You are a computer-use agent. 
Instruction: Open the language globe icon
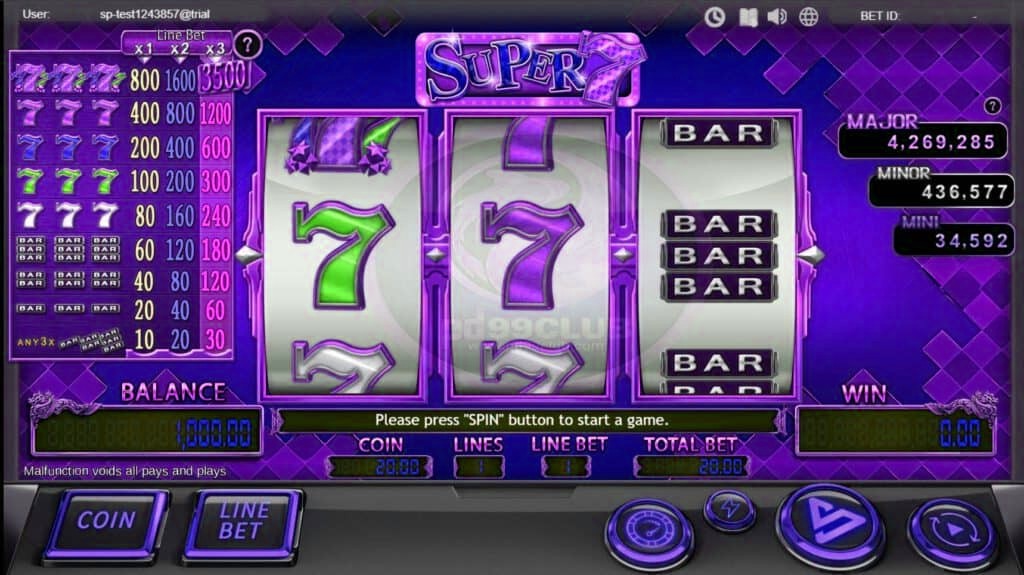tap(808, 16)
